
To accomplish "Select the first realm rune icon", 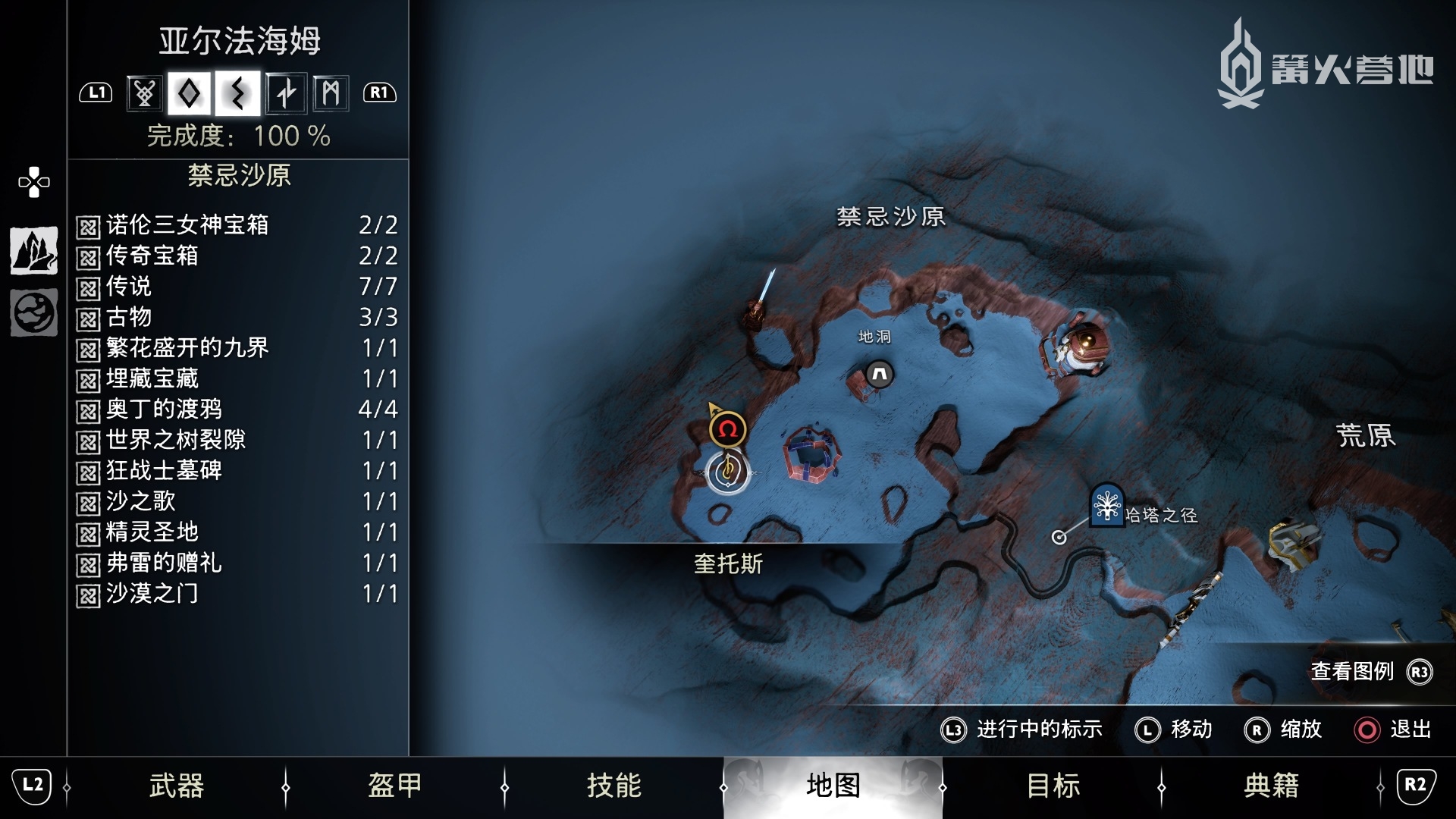I will coord(144,93).
